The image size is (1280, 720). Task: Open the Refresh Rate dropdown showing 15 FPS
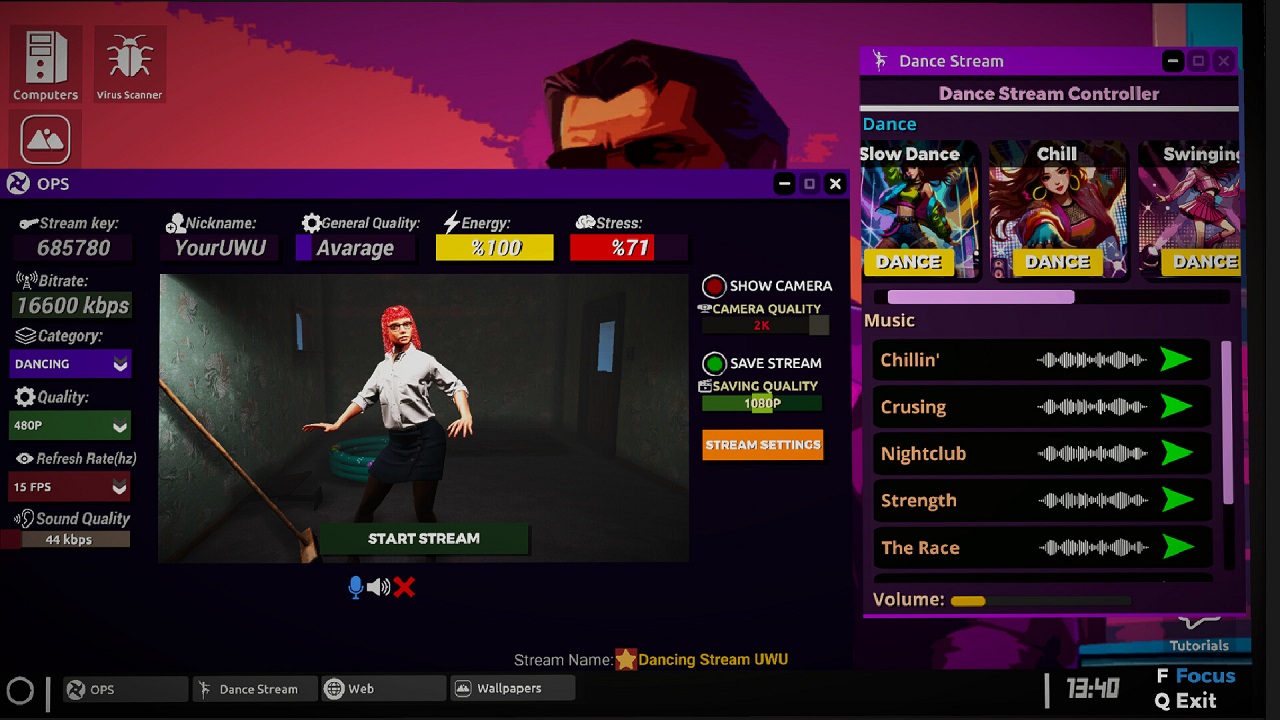point(70,487)
